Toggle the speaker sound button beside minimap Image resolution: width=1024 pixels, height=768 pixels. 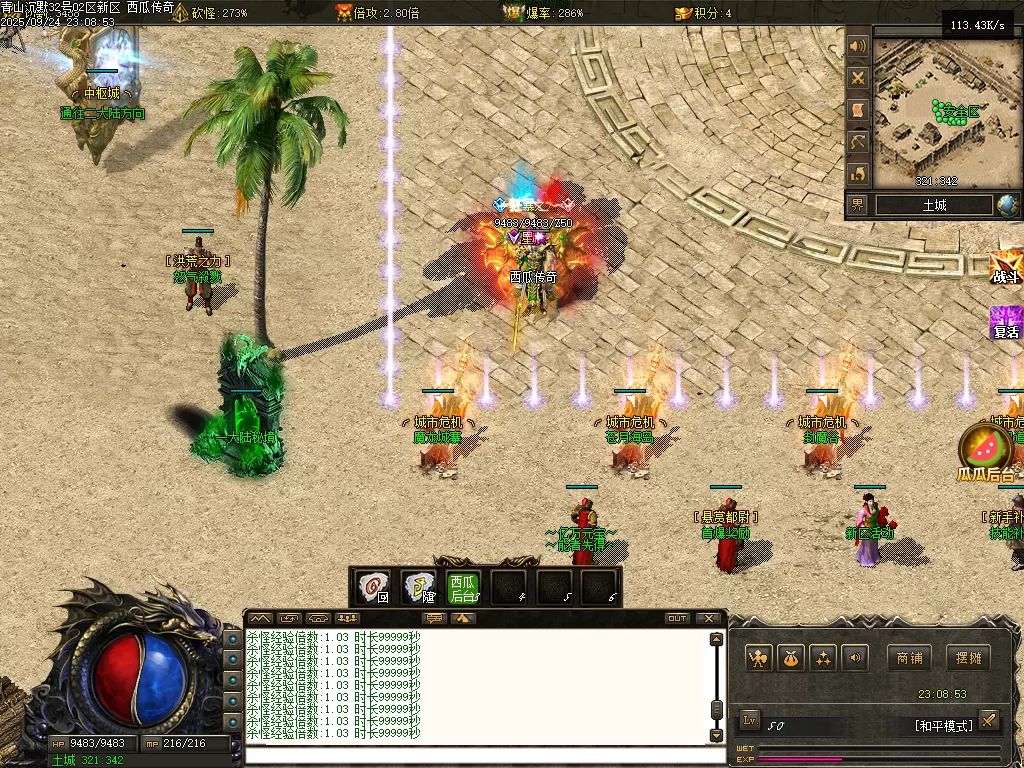pos(858,46)
